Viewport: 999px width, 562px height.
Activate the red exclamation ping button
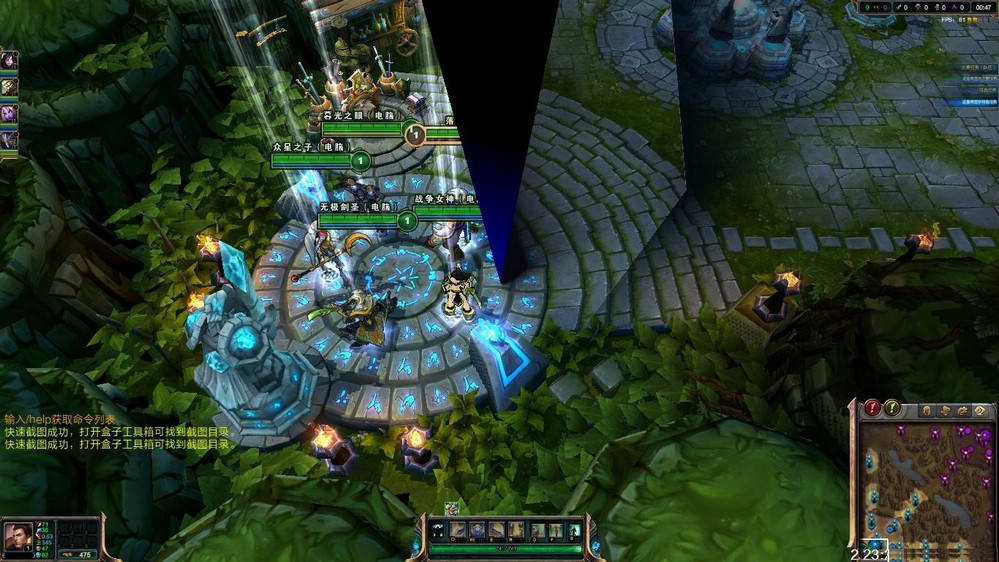pyautogui.click(x=873, y=408)
